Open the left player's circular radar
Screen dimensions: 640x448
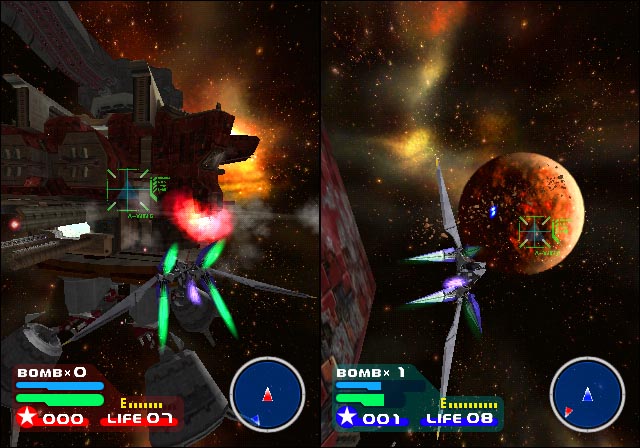pos(266,394)
